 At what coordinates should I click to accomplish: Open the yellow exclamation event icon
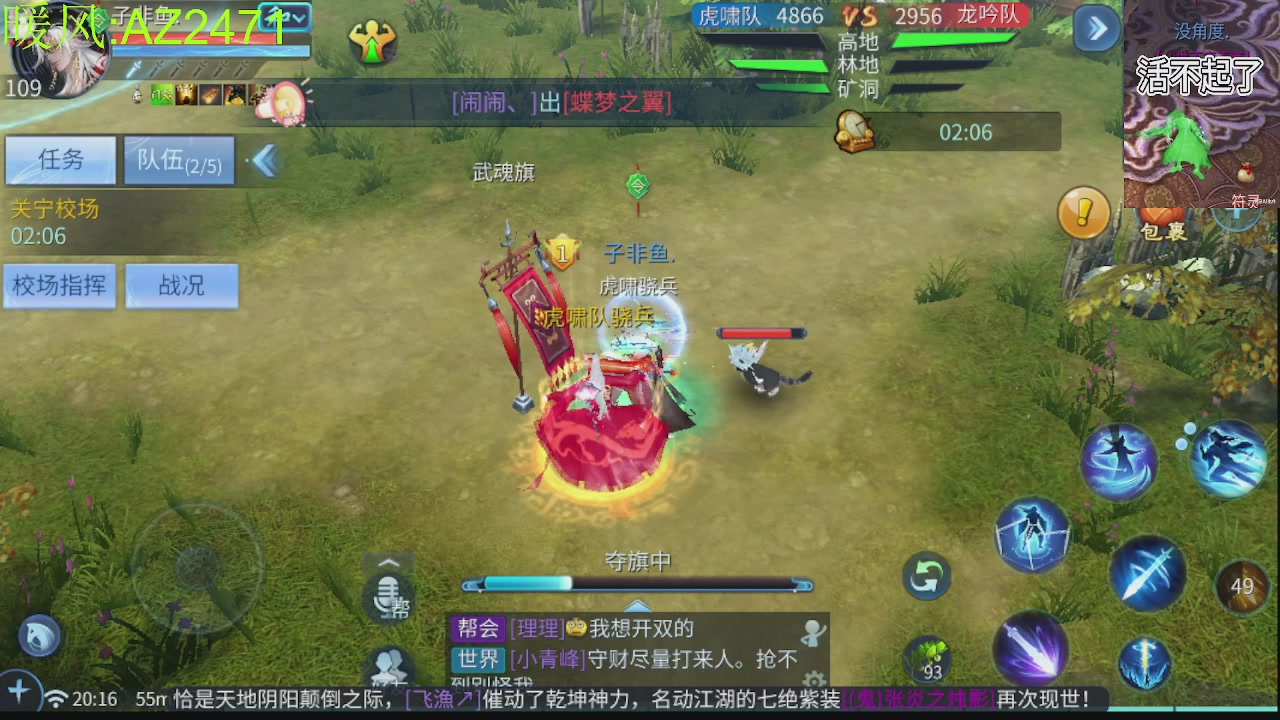[1084, 213]
